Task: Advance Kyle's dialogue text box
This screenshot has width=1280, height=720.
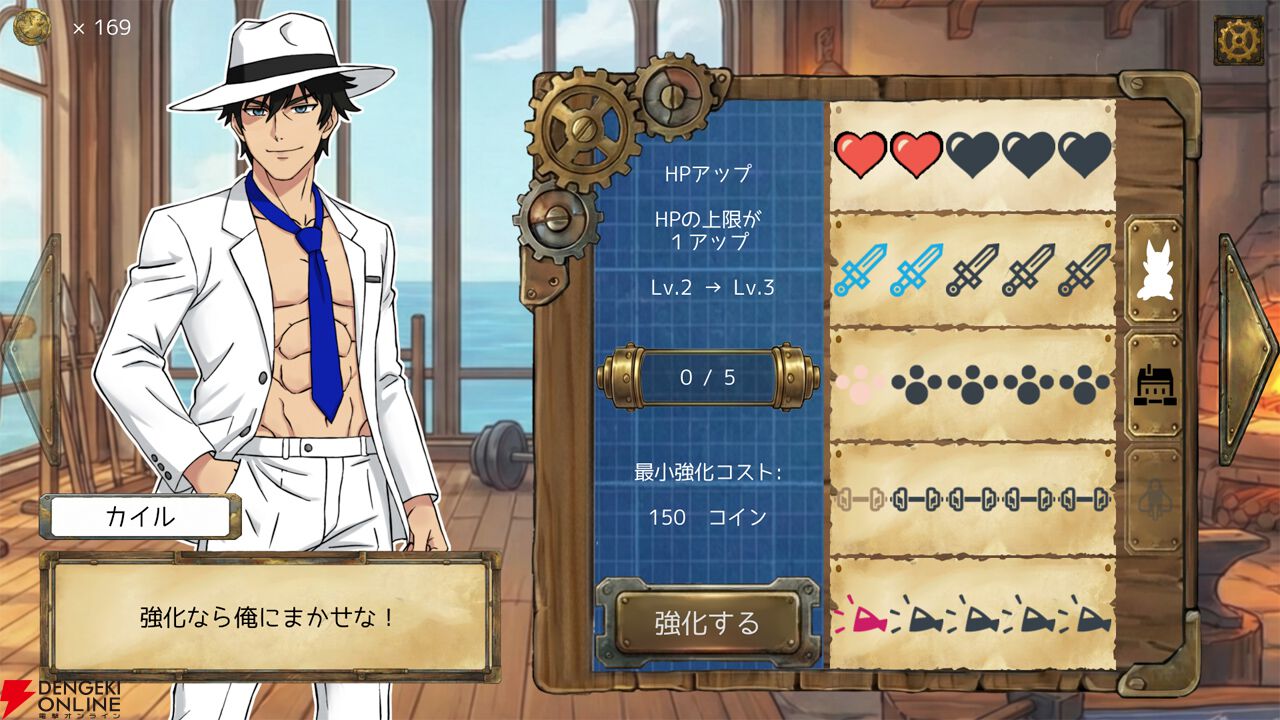Action: 268,616
